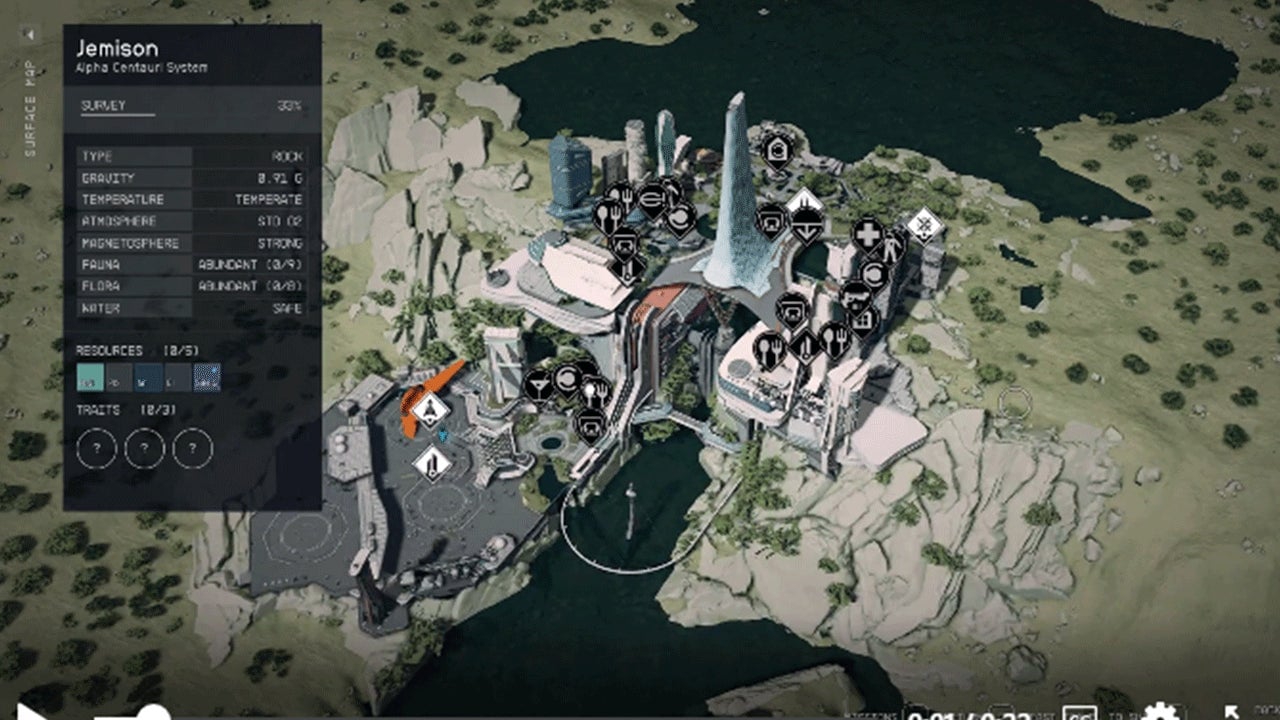Select the player arrow diamond near the landing pad
This screenshot has height=720, width=1280.
click(429, 410)
